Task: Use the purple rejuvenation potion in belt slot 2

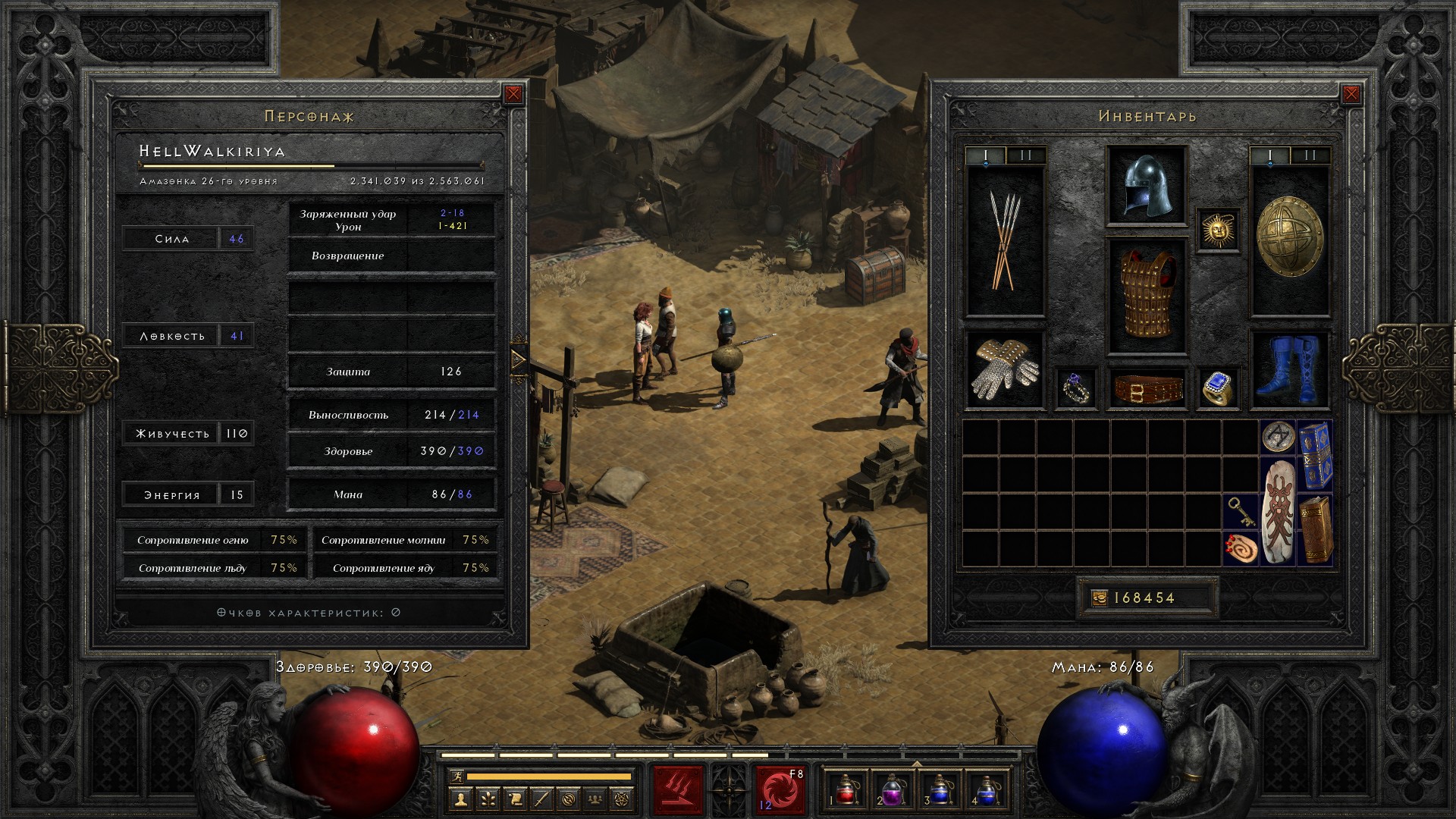Action: coord(893,789)
